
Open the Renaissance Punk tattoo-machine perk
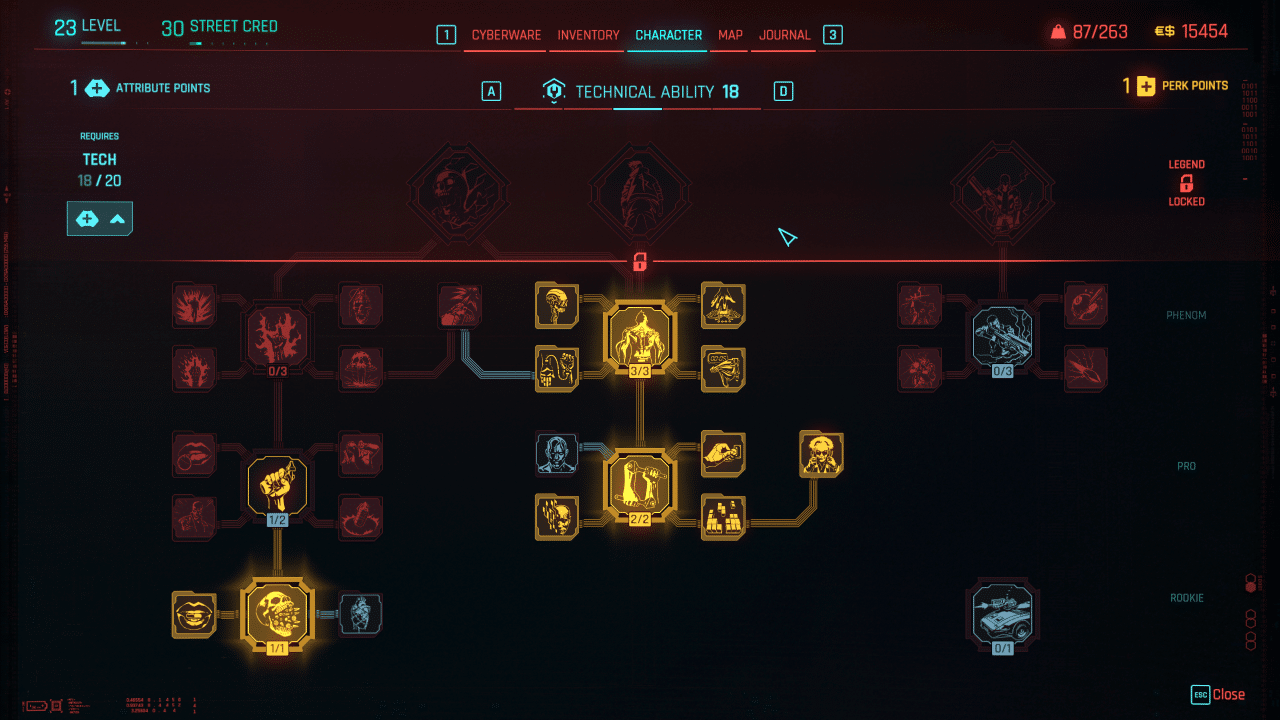click(640, 483)
